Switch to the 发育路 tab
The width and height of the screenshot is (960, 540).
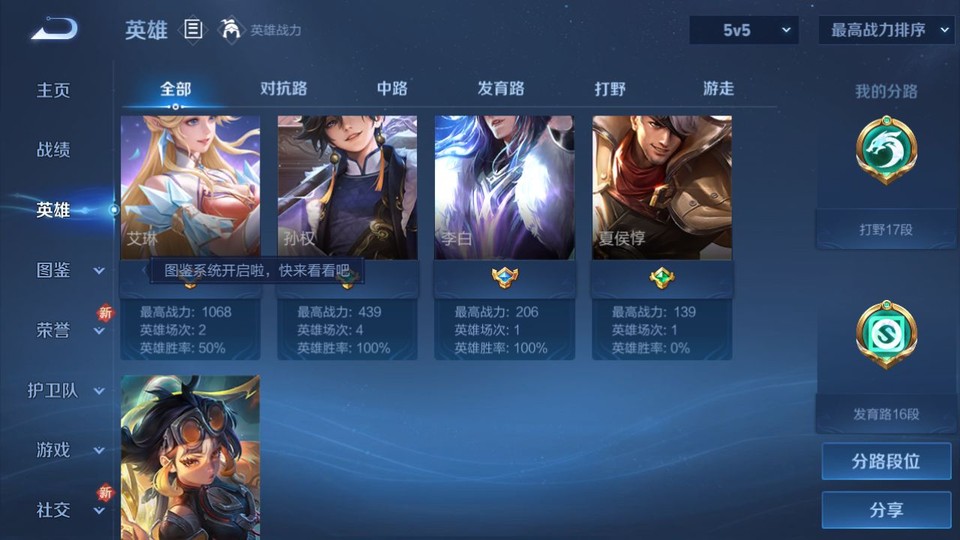[501, 88]
